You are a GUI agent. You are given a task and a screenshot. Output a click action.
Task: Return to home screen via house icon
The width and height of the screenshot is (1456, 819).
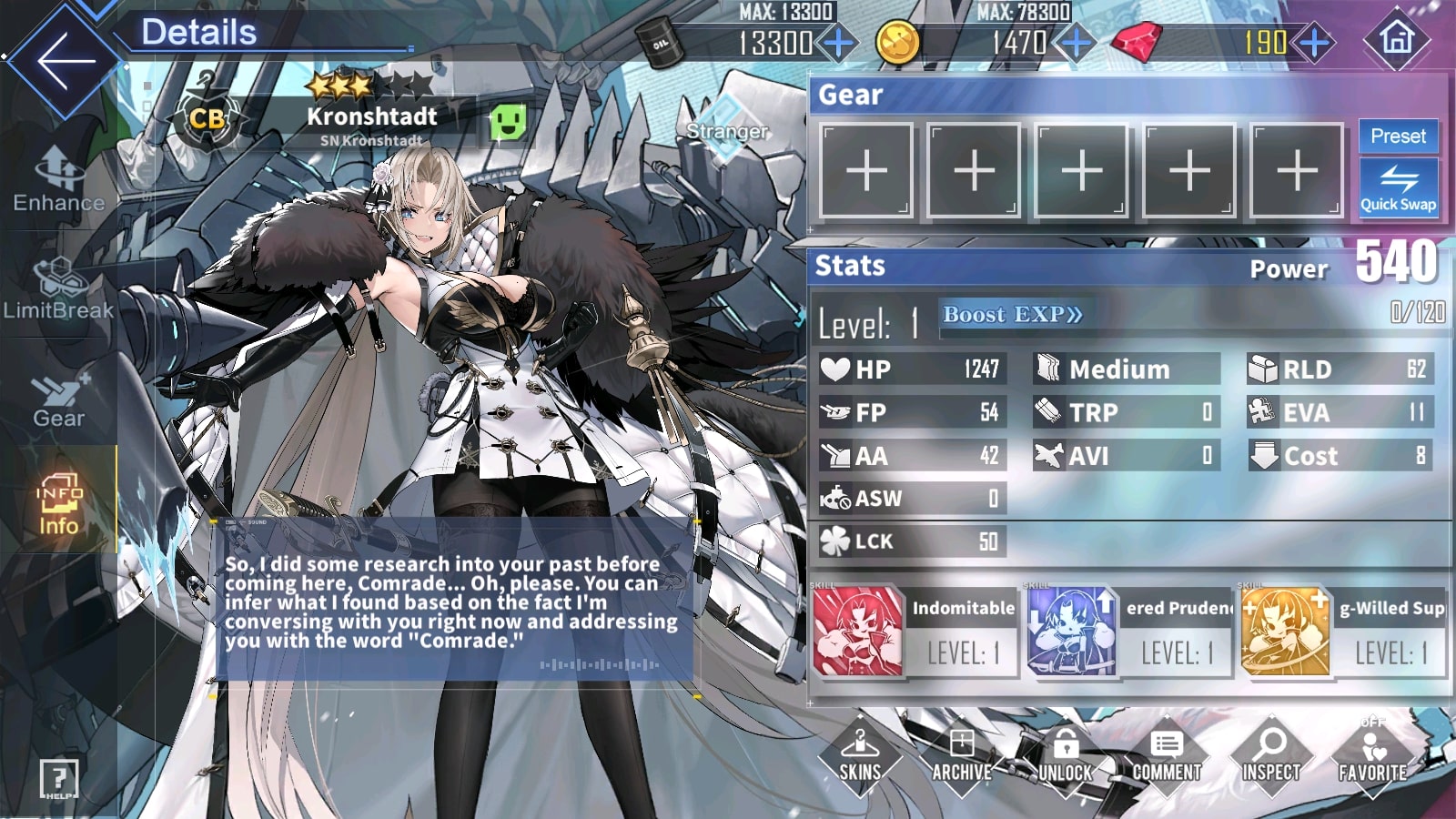pos(1397,39)
